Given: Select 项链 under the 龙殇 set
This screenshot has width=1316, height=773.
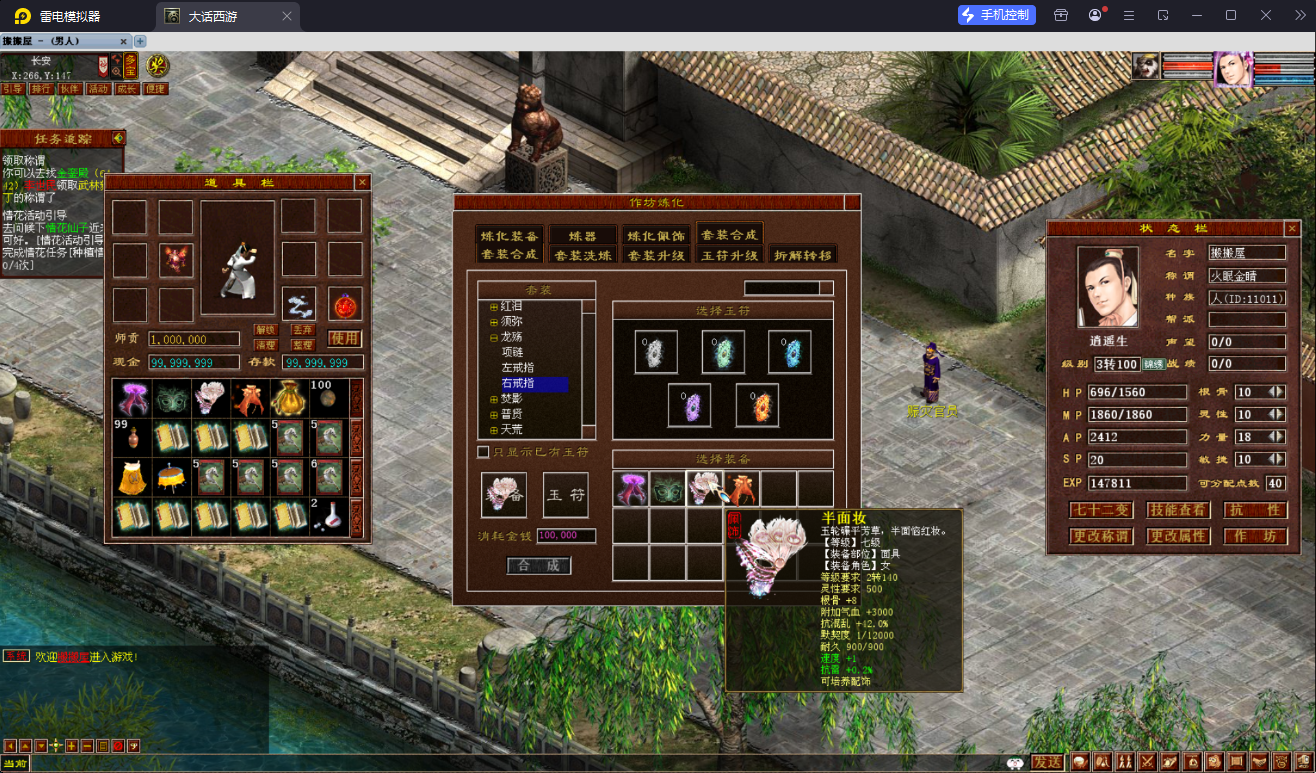Looking at the screenshot, I should click(513, 352).
